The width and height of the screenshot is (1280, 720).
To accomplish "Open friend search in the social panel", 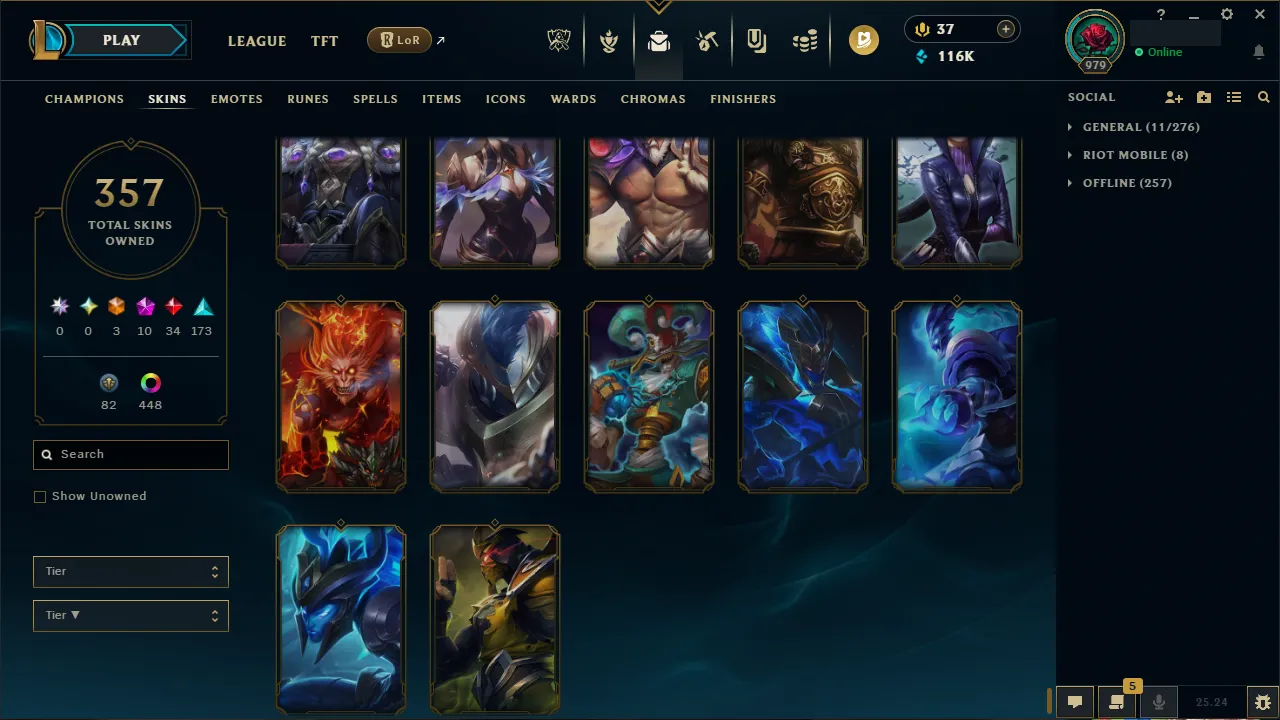I will pyautogui.click(x=1263, y=97).
